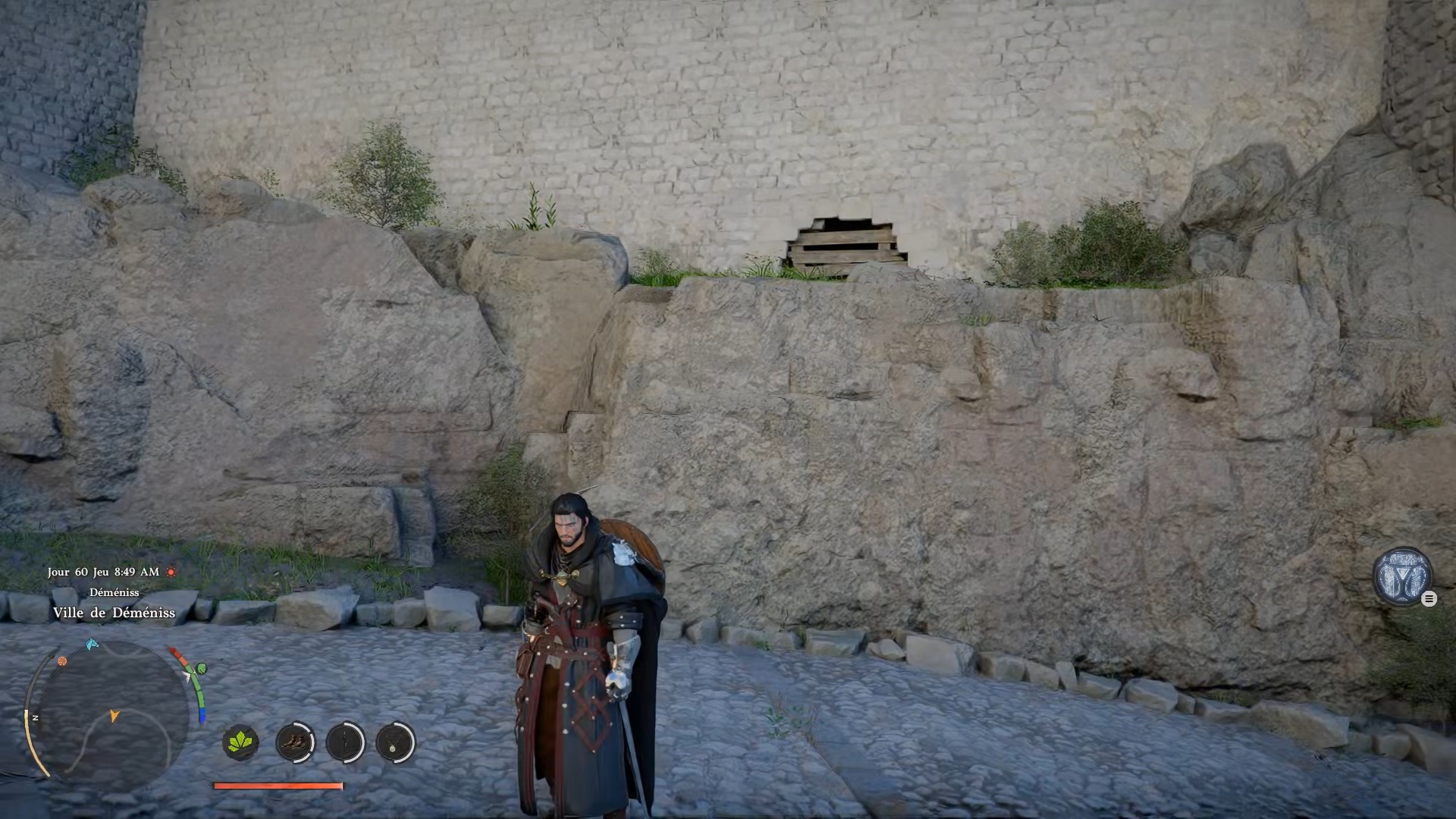
Task: Open the blue Y-shaped emblem icon
Action: tap(1402, 576)
